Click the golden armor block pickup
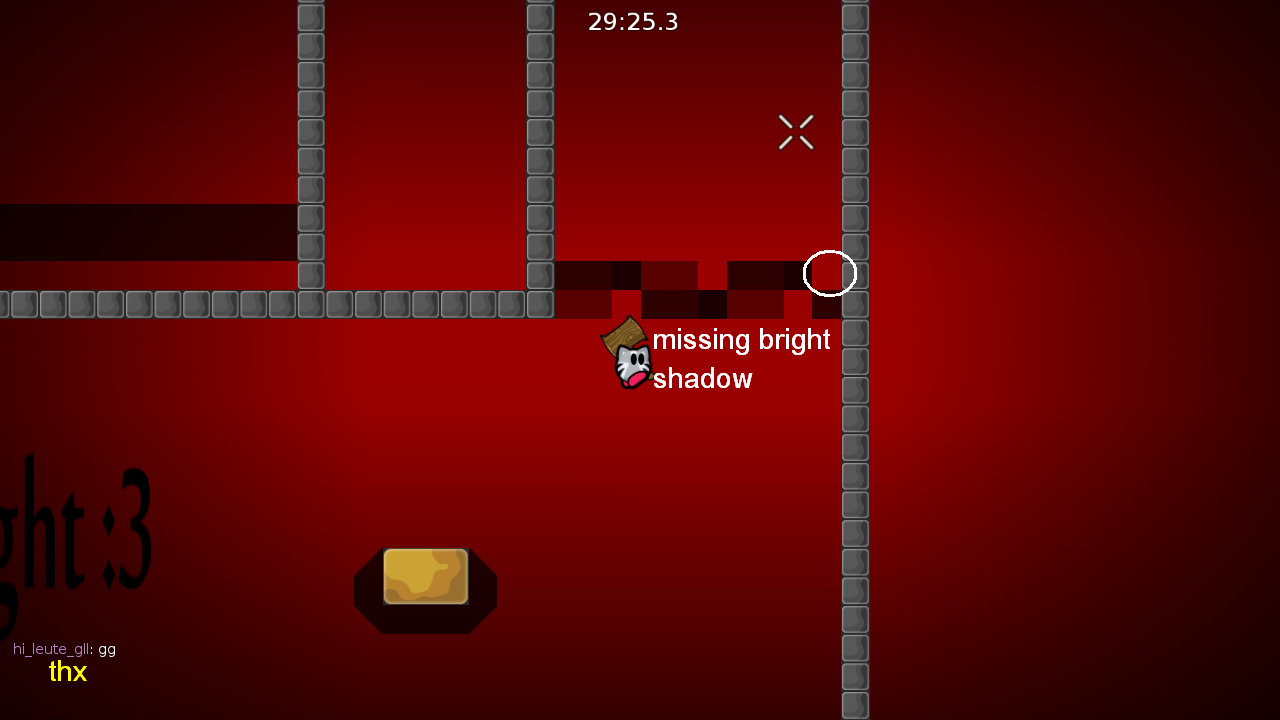The width and height of the screenshot is (1280, 720). click(425, 578)
